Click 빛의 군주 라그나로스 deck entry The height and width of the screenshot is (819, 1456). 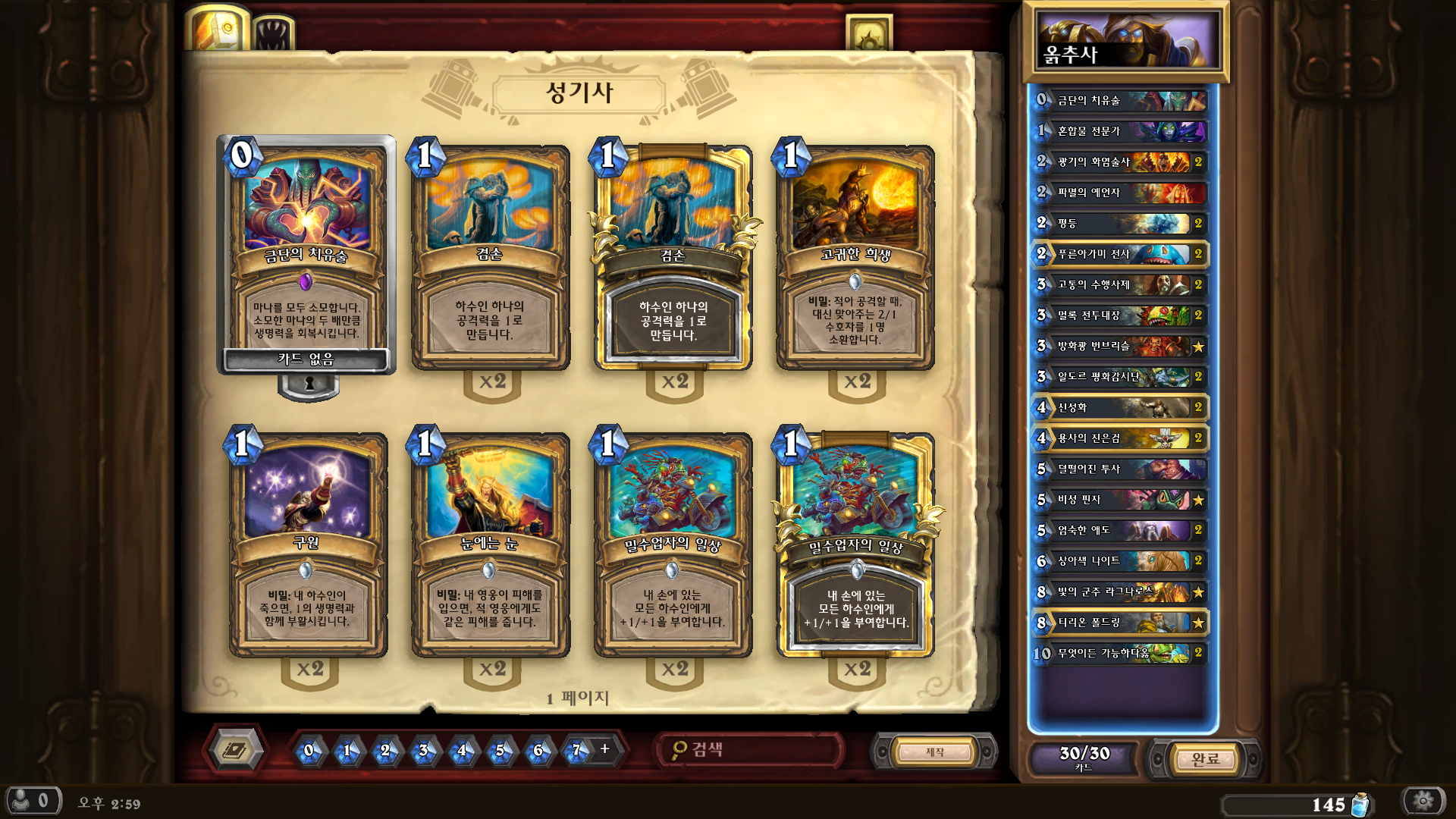[x=1119, y=591]
